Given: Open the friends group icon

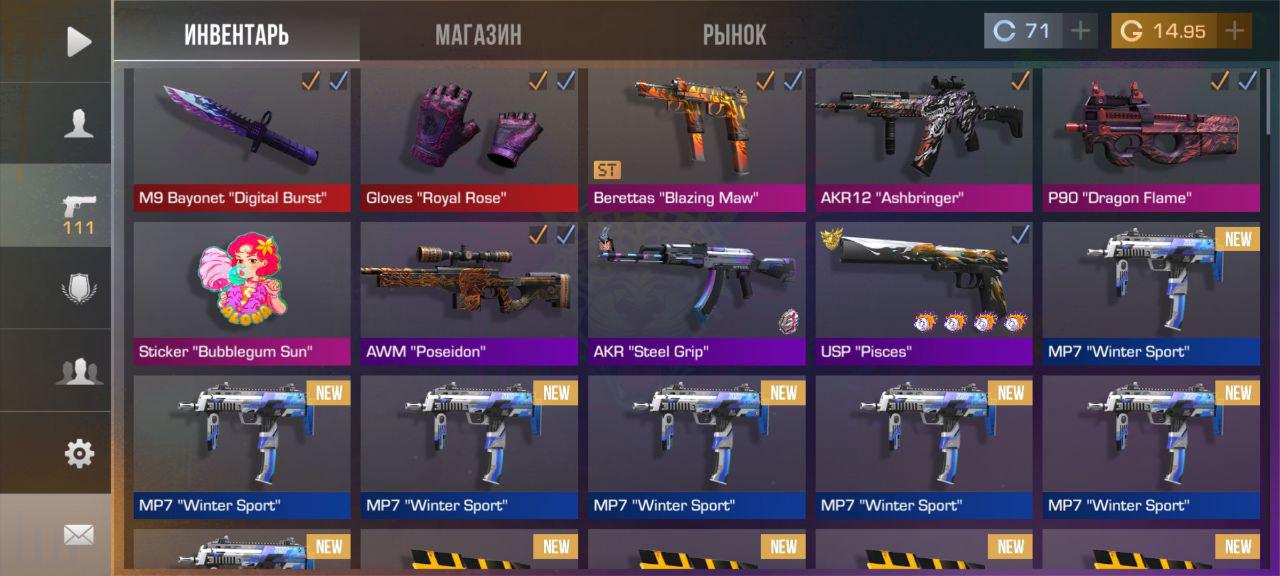Looking at the screenshot, I should (x=79, y=371).
